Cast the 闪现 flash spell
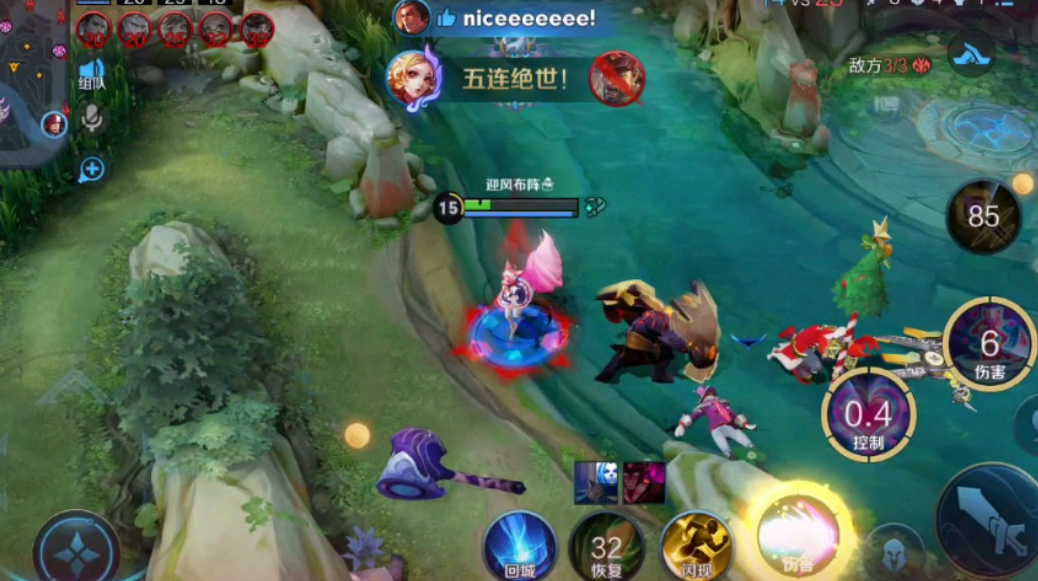 coord(694,546)
